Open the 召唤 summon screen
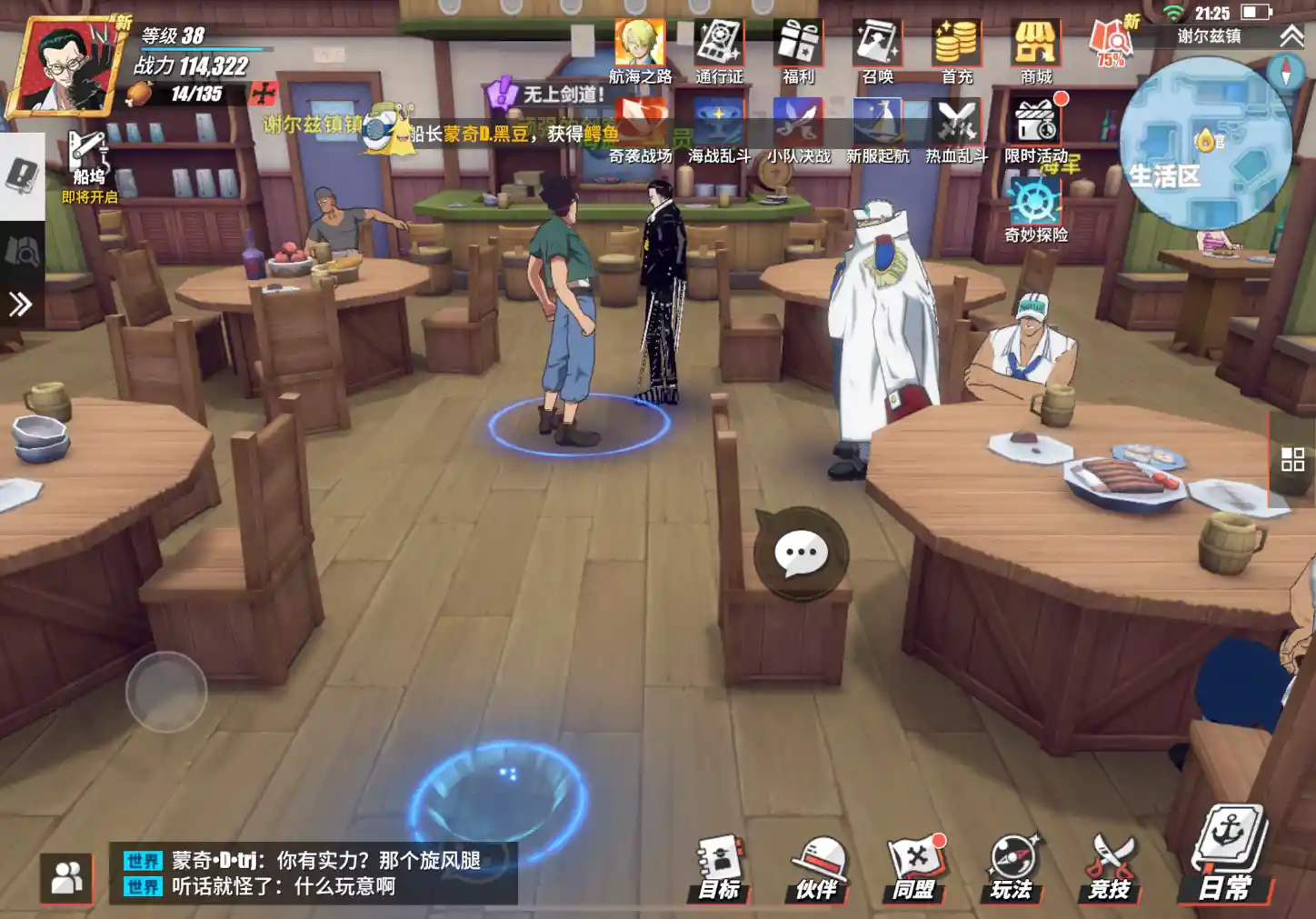 click(x=877, y=51)
